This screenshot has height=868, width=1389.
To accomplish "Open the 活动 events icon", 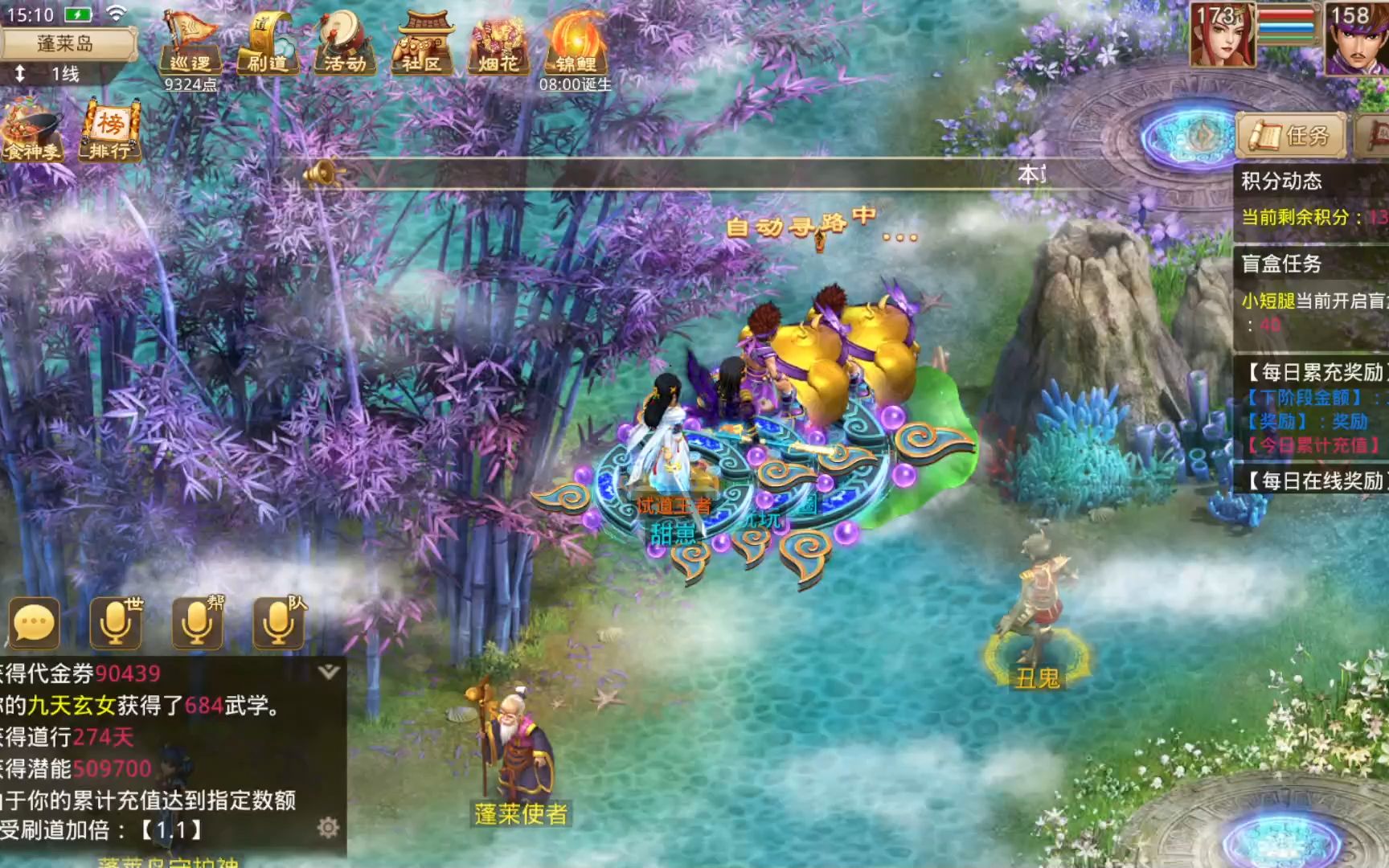I will [345, 43].
